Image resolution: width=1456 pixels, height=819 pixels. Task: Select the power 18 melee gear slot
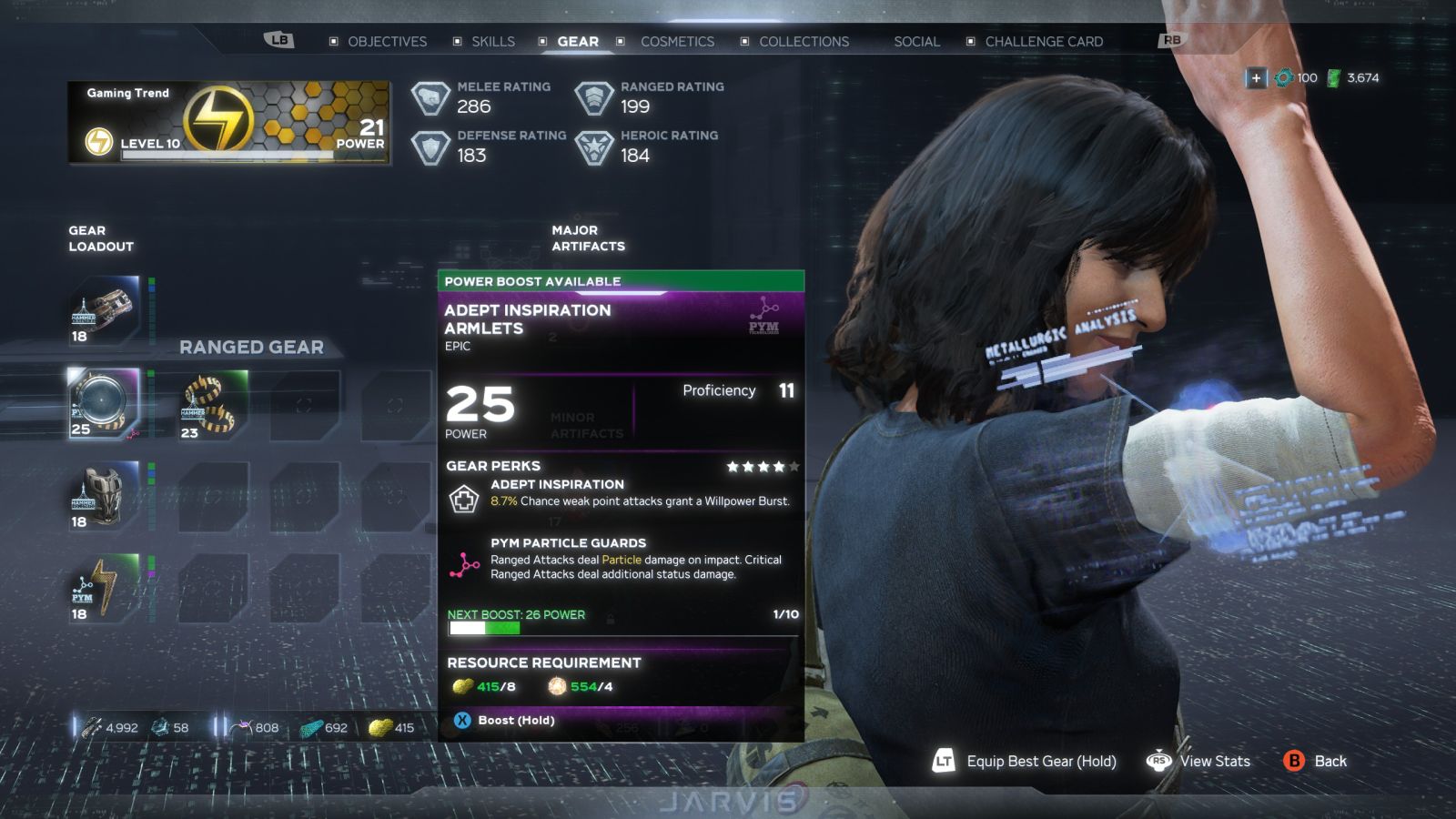pyautogui.click(x=104, y=311)
